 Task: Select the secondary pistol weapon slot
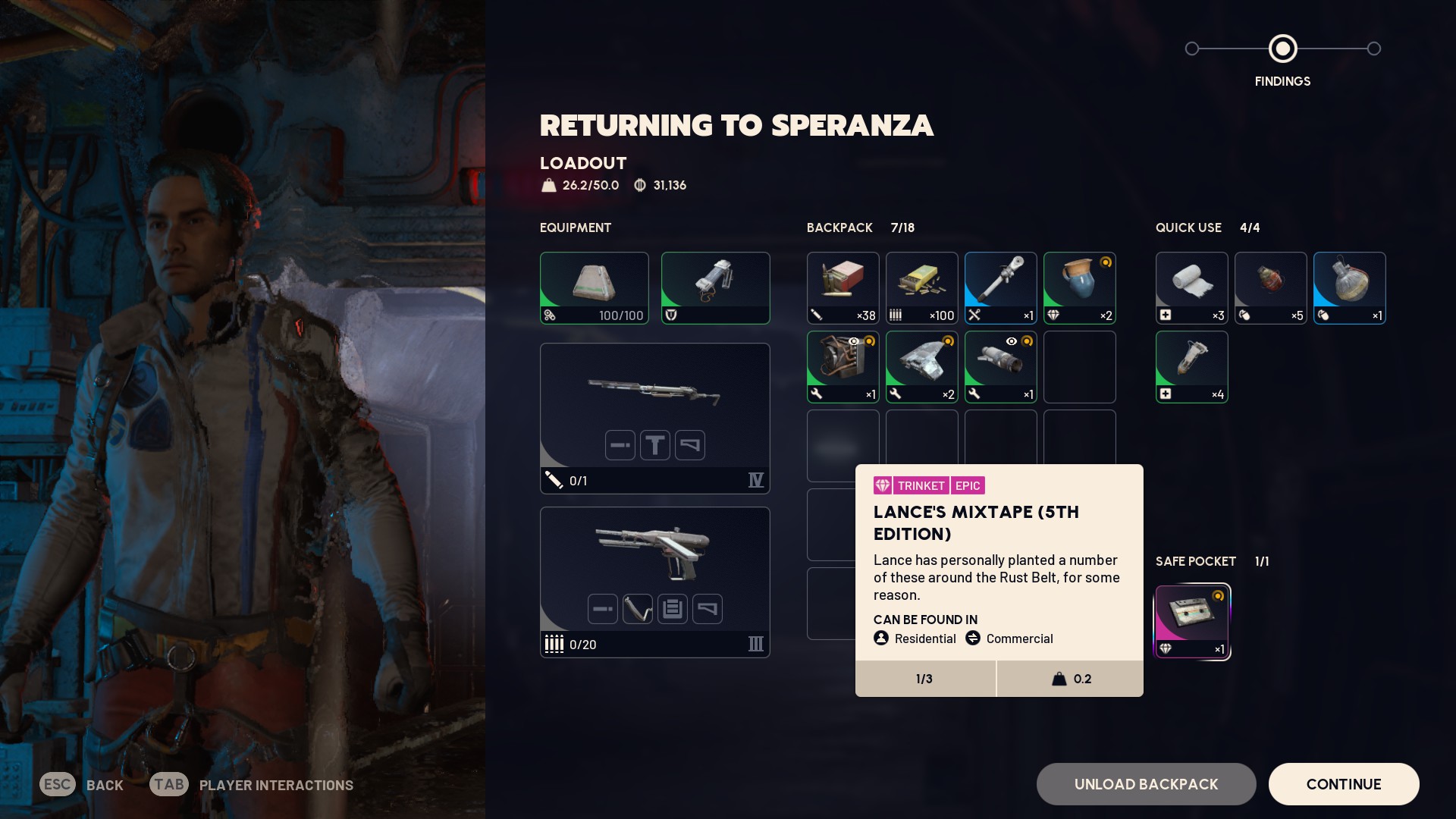click(x=654, y=582)
